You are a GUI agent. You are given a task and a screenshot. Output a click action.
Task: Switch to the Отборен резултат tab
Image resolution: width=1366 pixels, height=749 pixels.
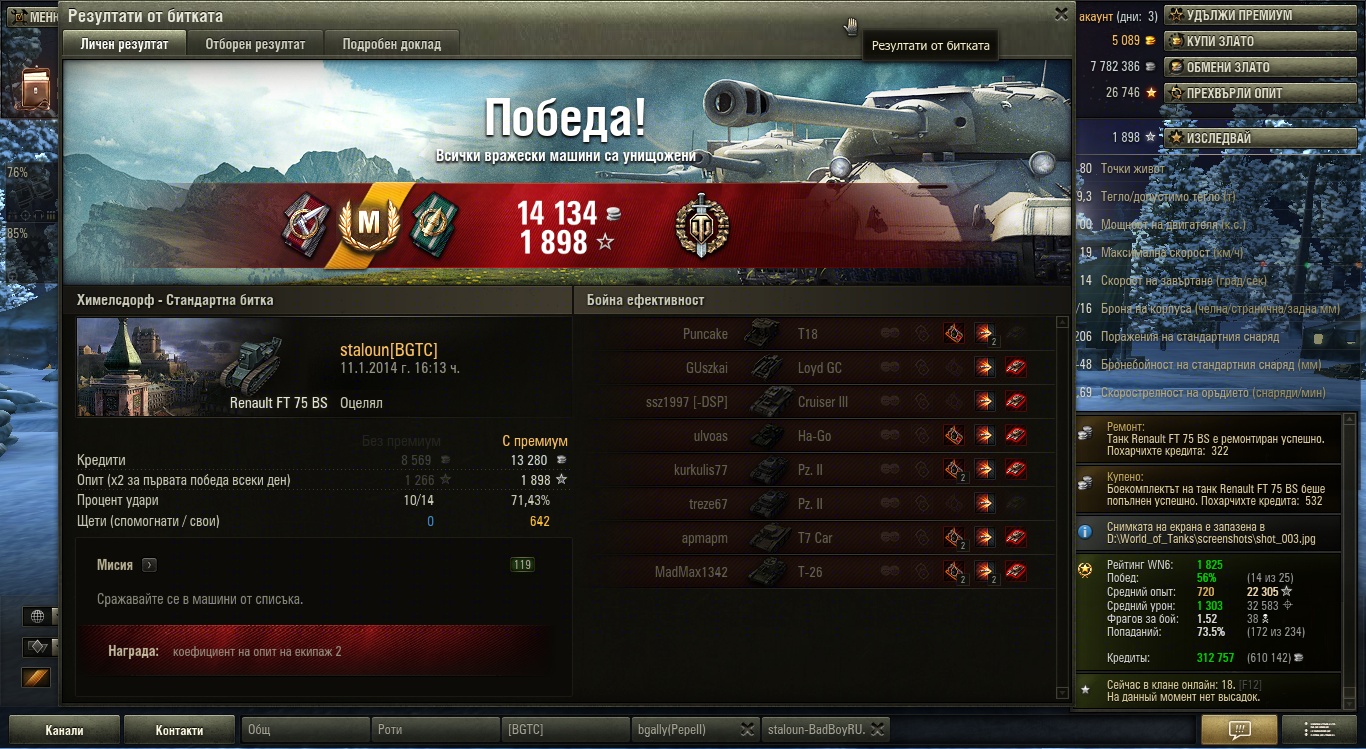(255, 44)
